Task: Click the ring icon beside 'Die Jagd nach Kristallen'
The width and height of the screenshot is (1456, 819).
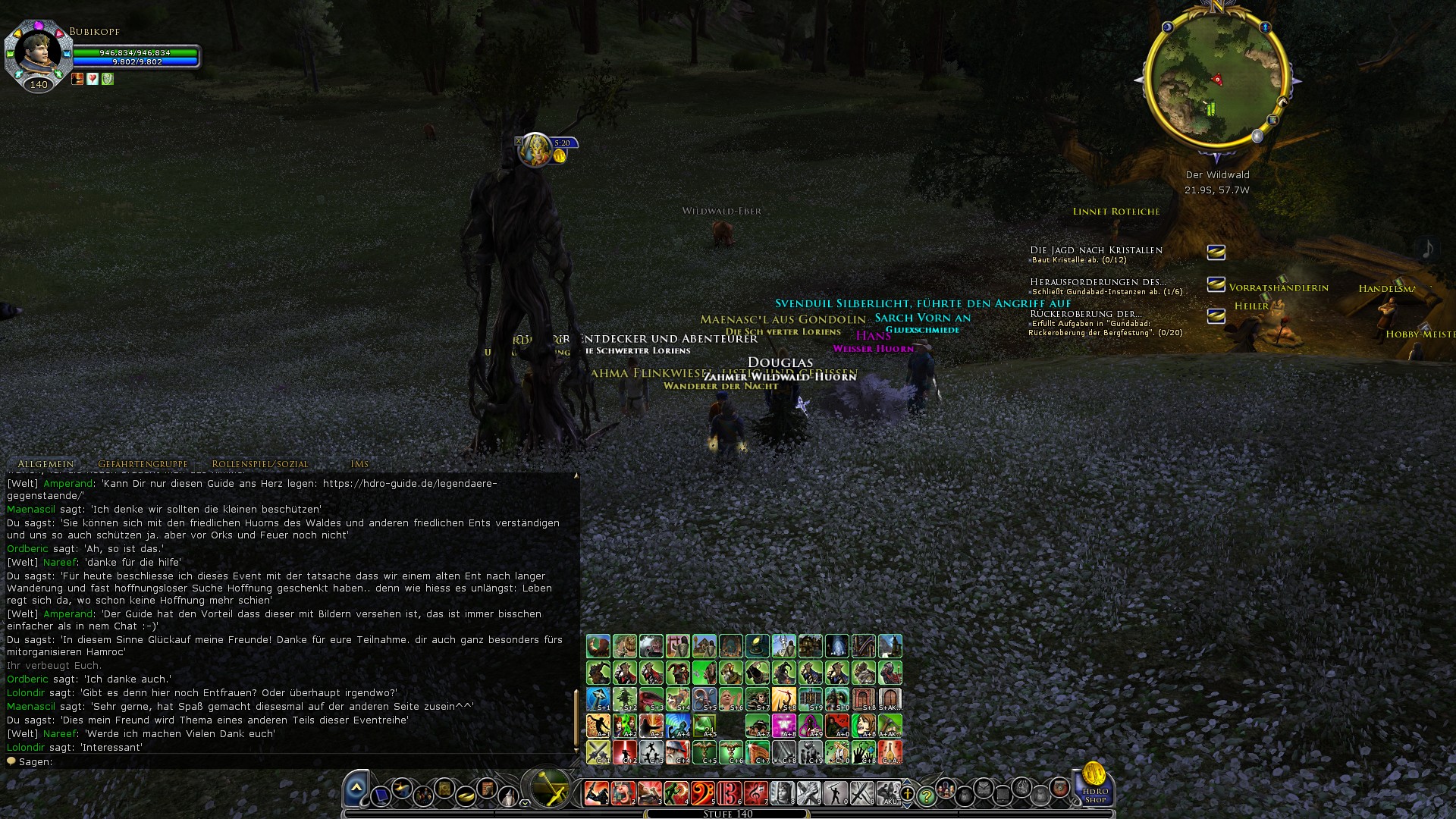Action: 1216,253
